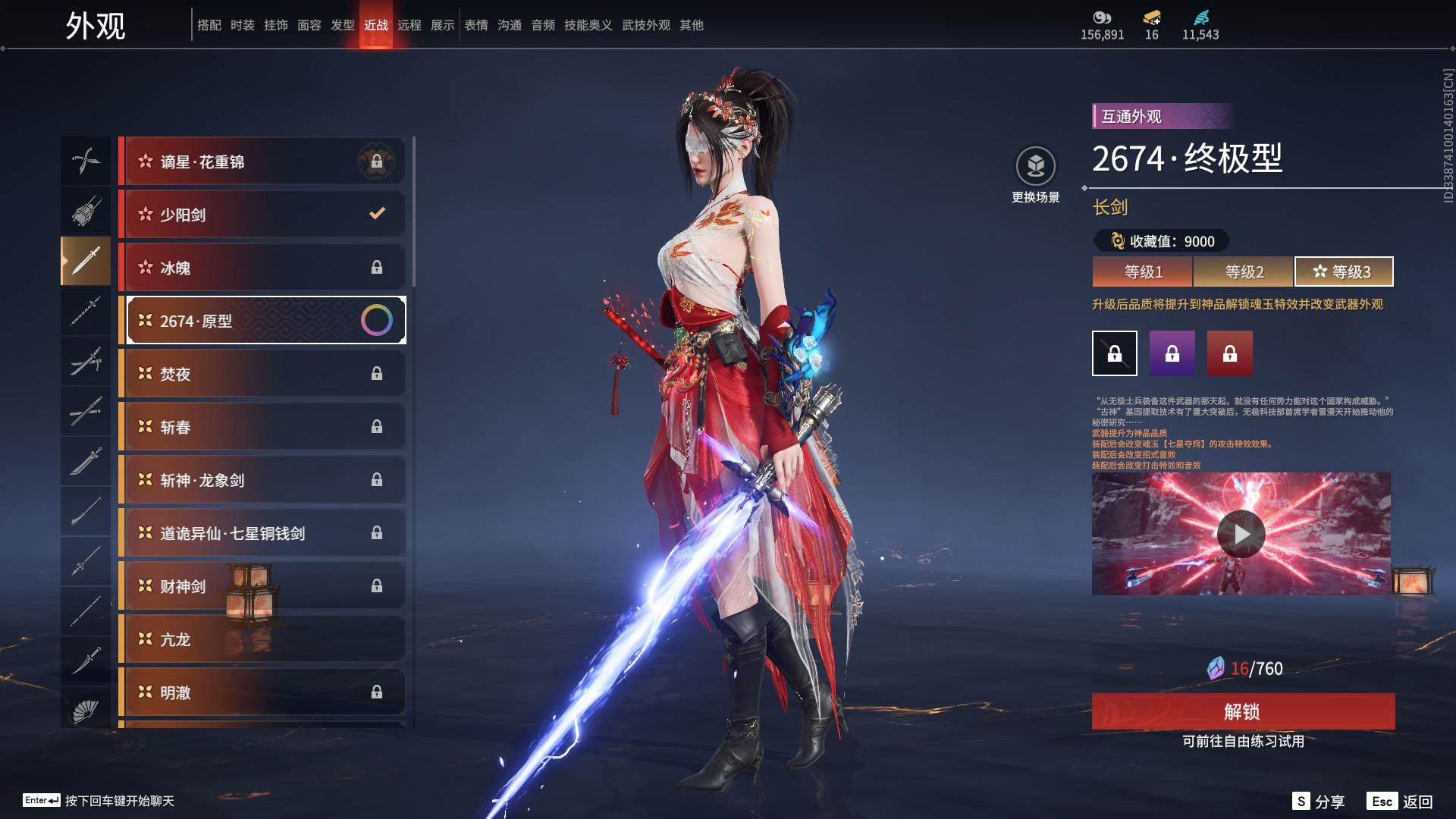
Task: Choose the purple locked color swatch
Action: point(1172,353)
